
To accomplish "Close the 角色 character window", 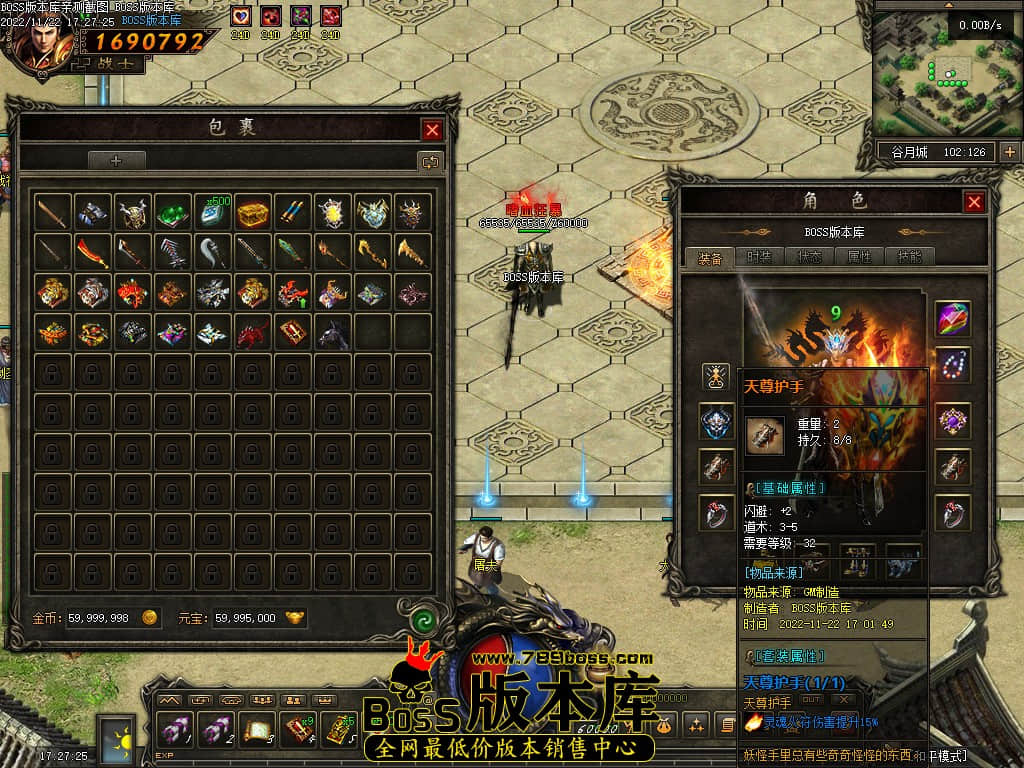I will [x=974, y=202].
